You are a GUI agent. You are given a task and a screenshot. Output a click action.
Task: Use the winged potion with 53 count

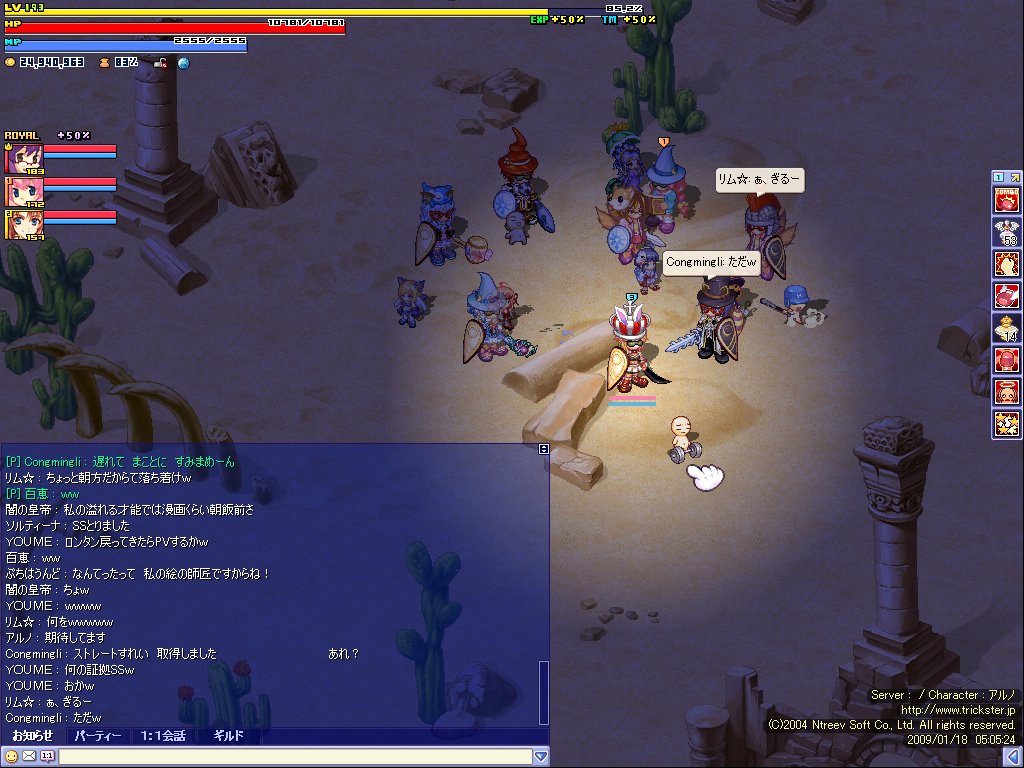point(1005,232)
